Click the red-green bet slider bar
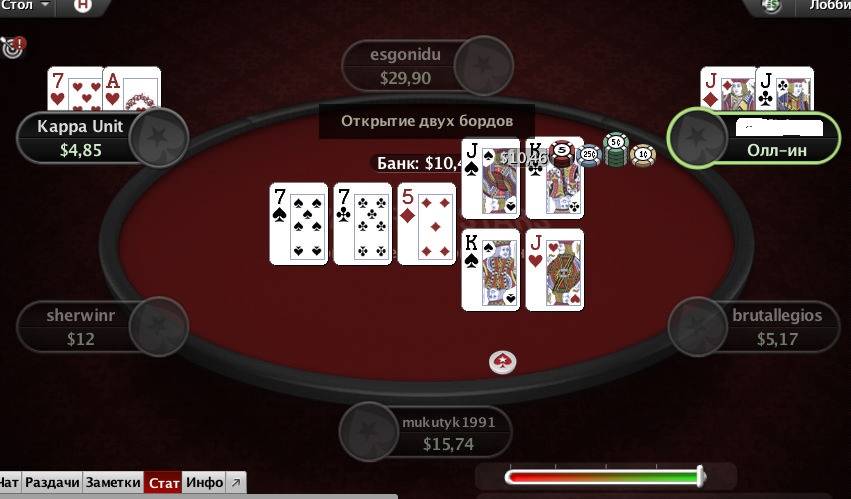 (x=604, y=477)
